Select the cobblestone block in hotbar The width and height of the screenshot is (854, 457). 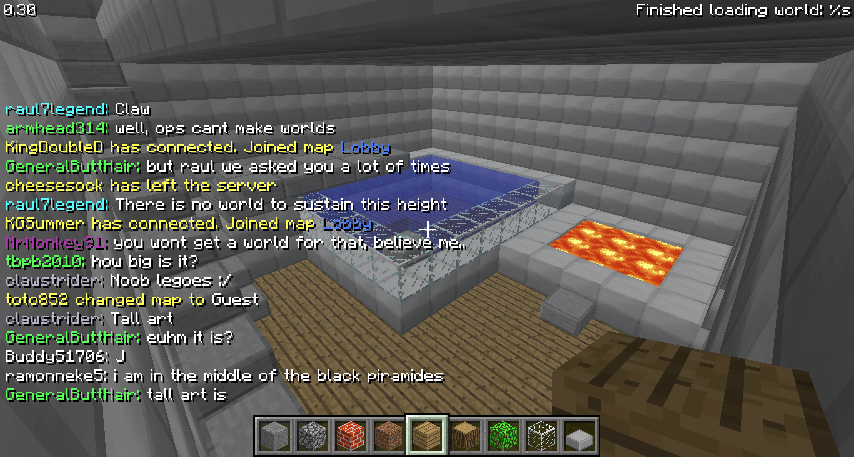click(311, 437)
